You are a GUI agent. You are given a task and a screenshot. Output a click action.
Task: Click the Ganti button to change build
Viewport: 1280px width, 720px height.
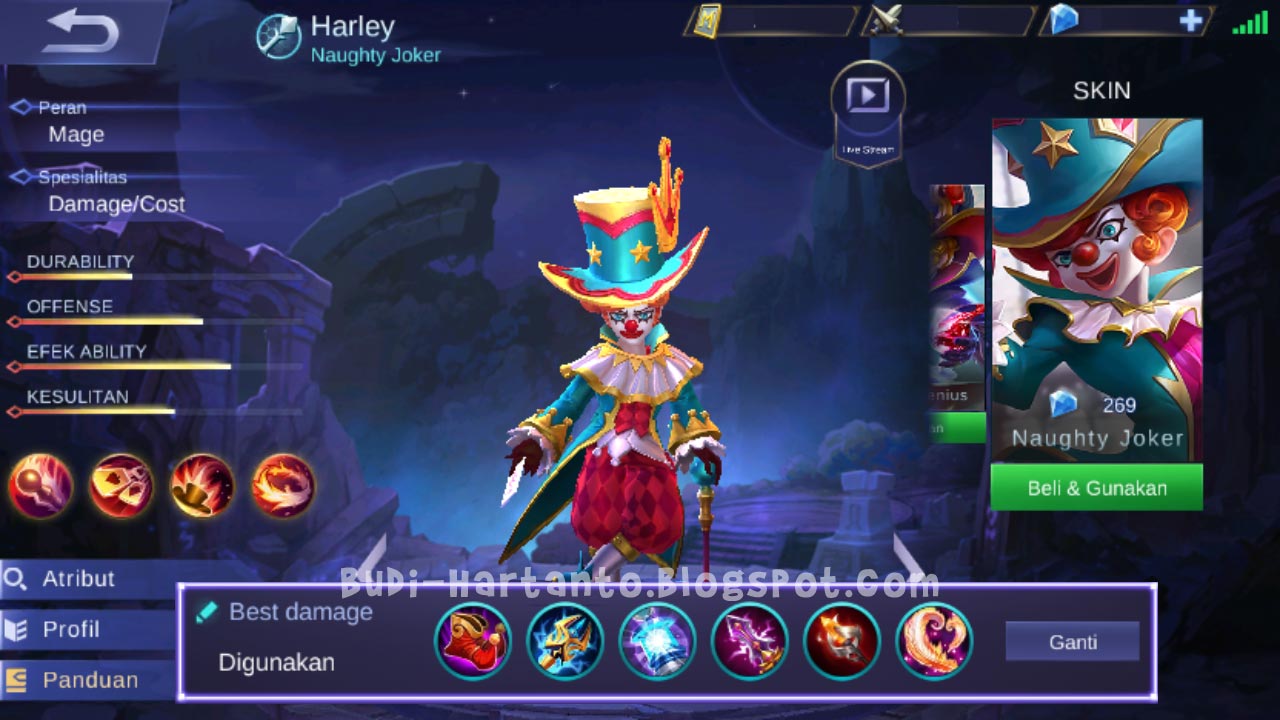(x=1072, y=641)
